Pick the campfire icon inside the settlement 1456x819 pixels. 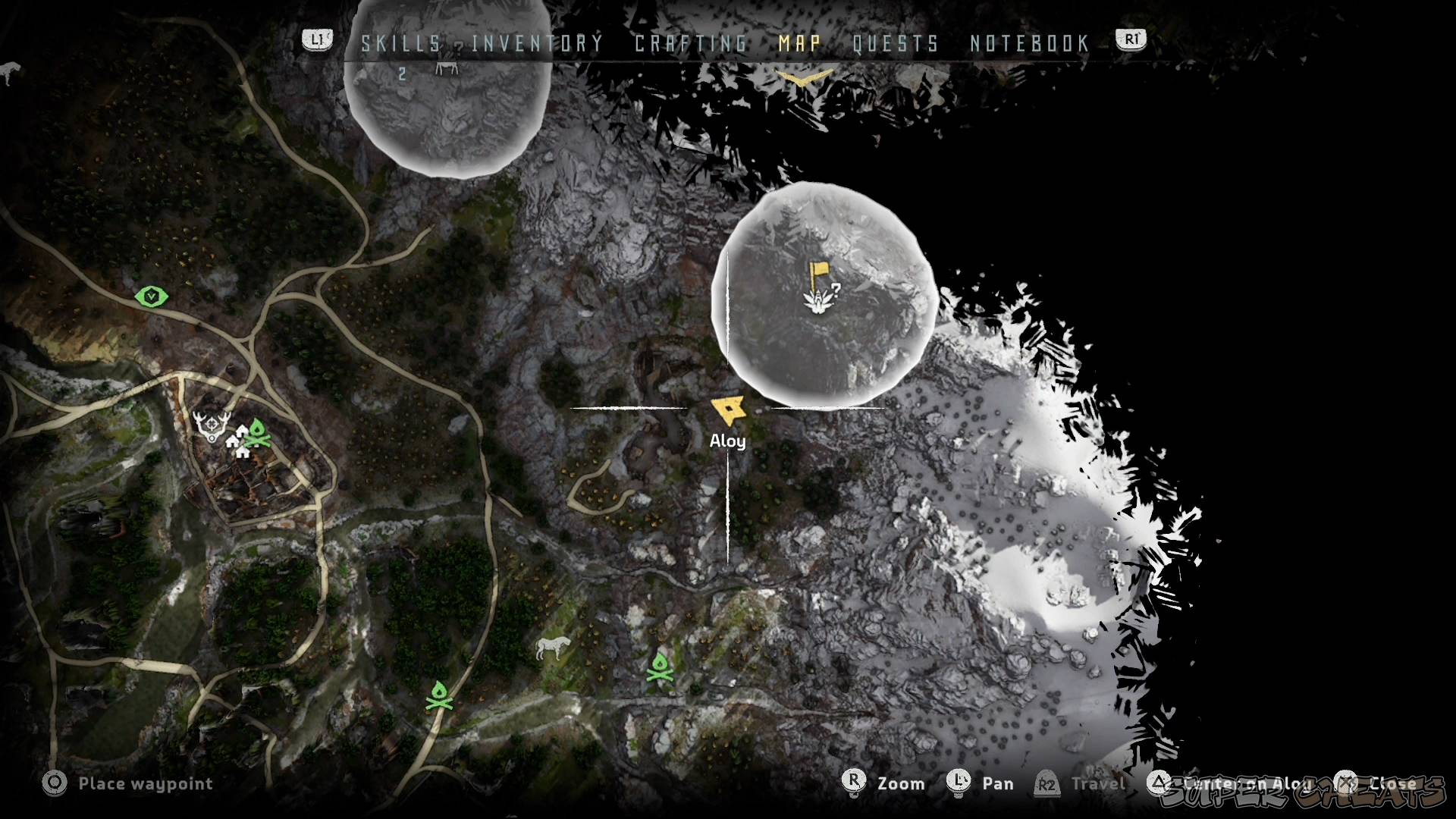258,434
